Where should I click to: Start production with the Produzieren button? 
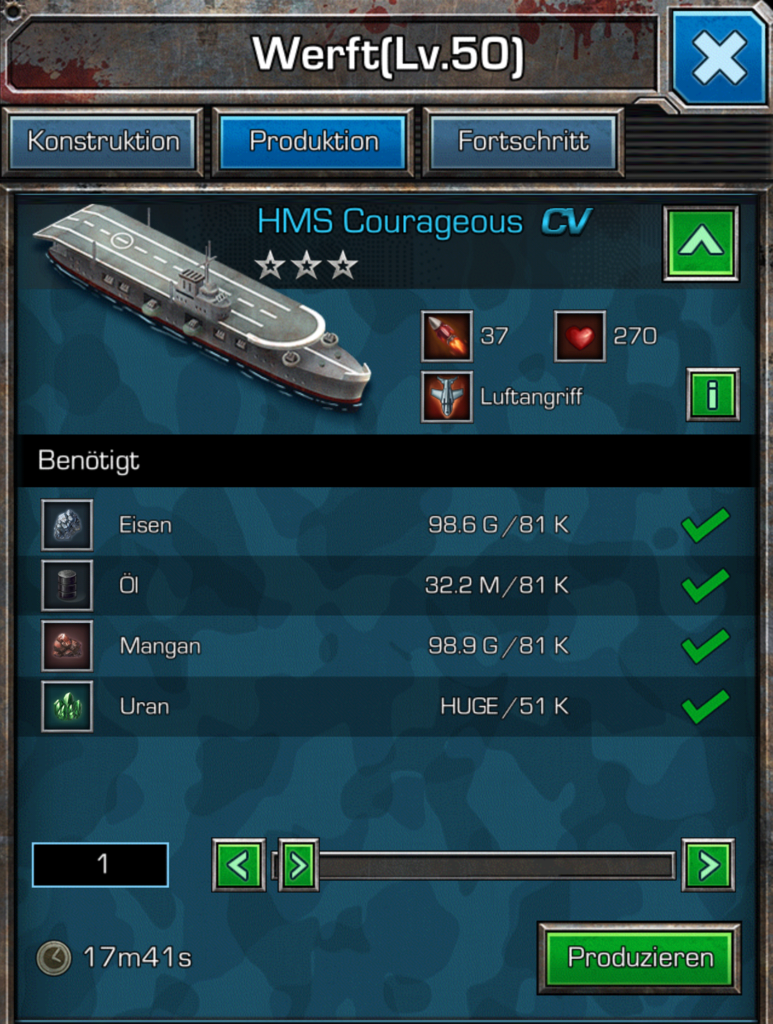pyautogui.click(x=640, y=958)
